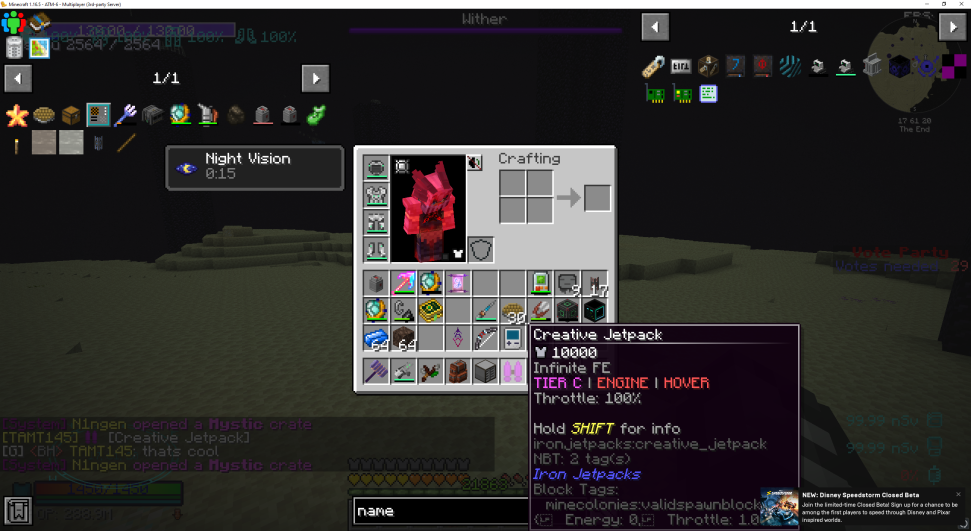
Task: Pick up the blue ingot stack
Action: (376, 339)
